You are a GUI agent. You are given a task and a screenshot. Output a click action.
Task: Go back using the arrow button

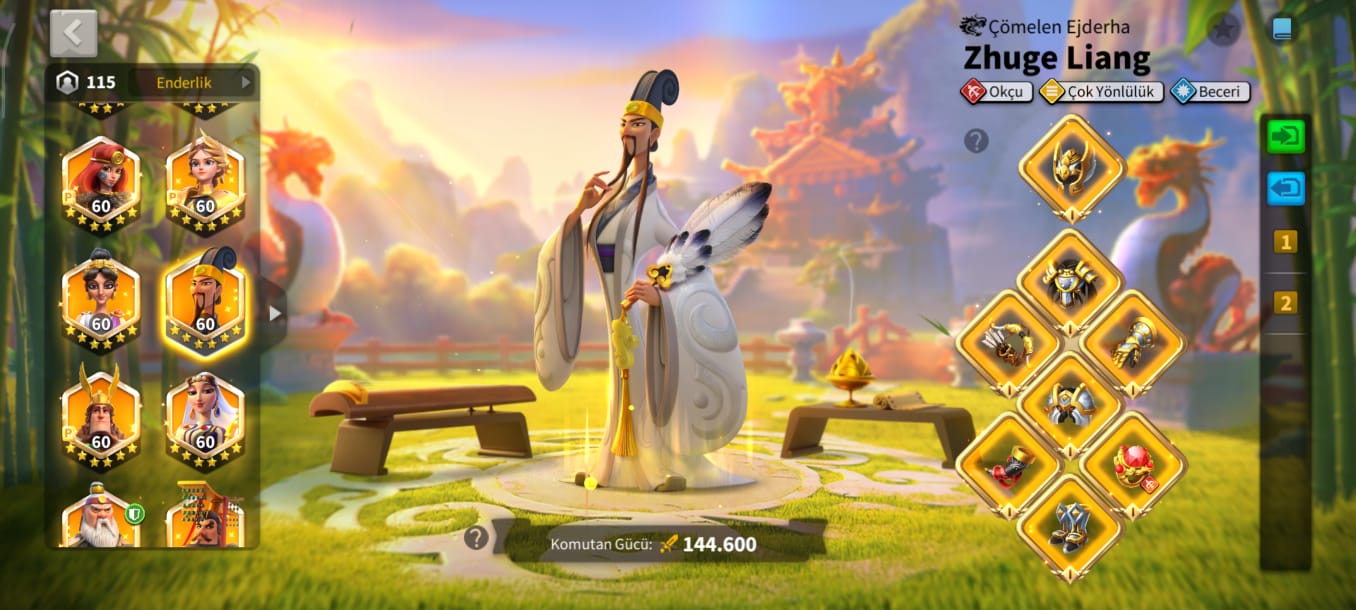pyautogui.click(x=73, y=33)
